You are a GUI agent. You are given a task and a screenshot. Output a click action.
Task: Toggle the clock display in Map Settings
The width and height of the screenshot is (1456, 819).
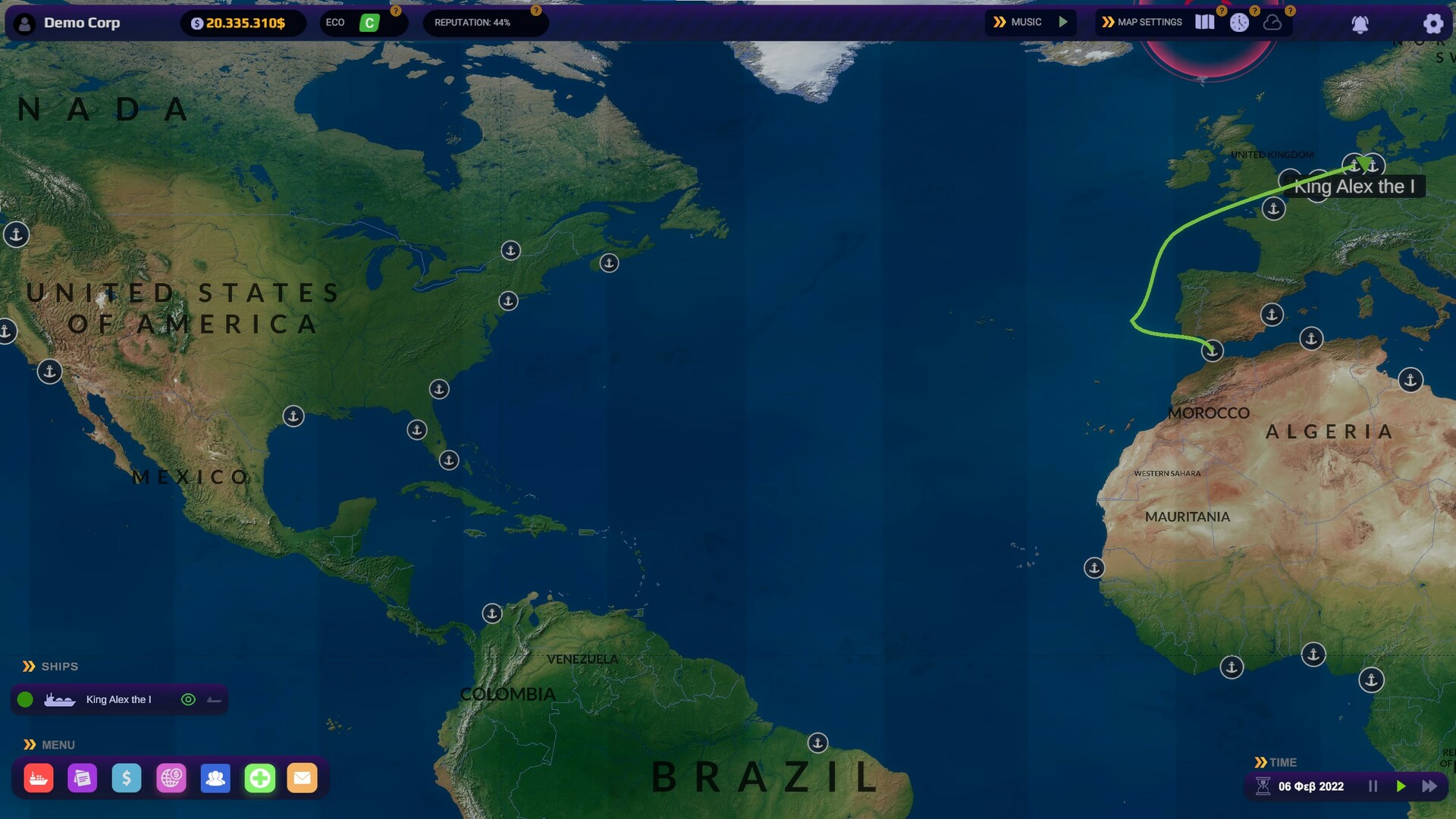coord(1239,22)
